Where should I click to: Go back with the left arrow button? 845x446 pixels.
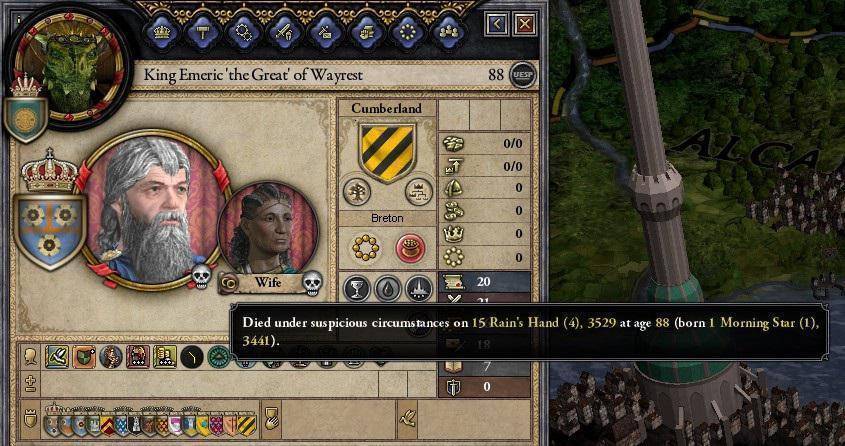click(x=497, y=24)
